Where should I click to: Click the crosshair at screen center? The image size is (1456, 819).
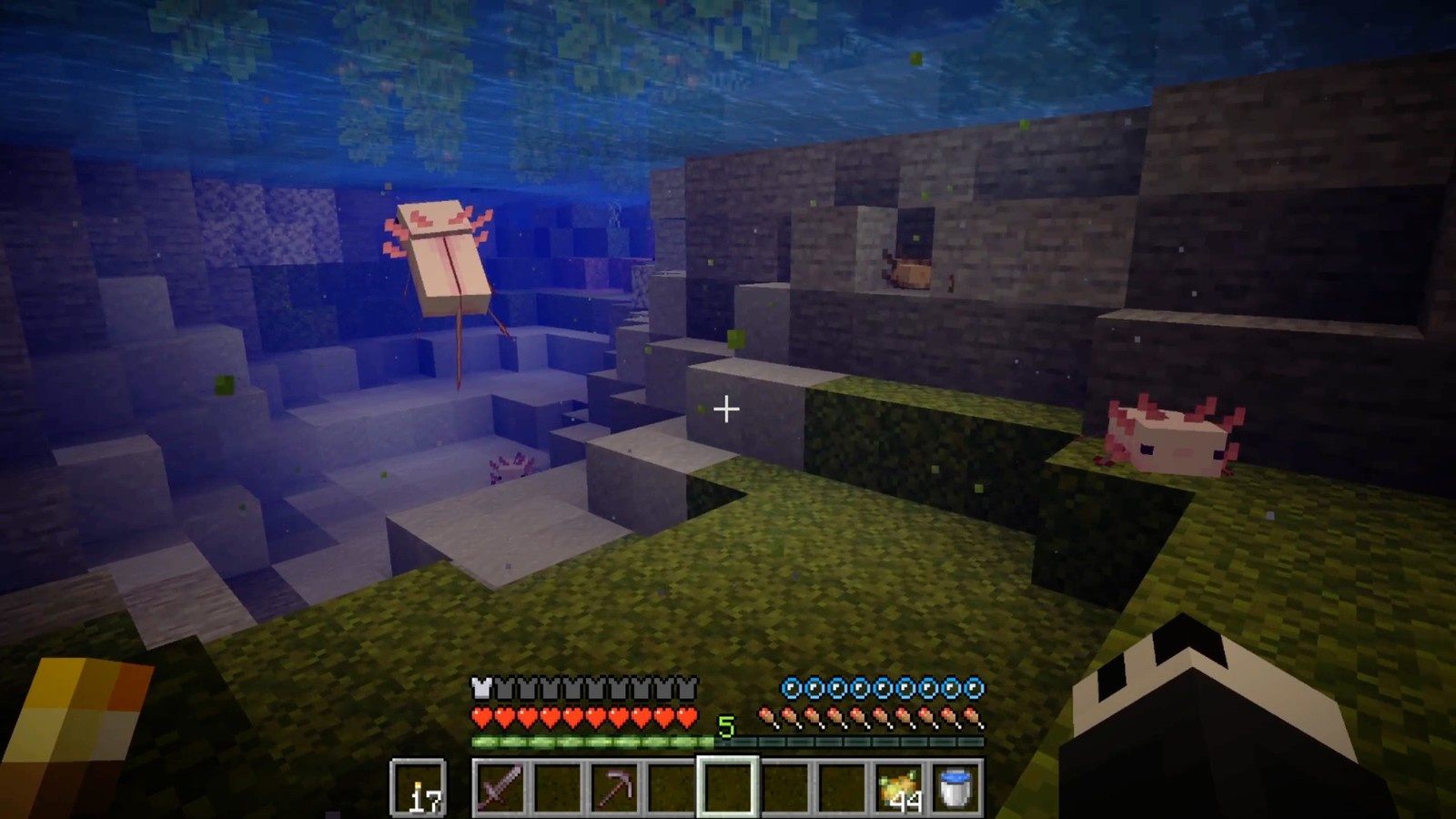[x=727, y=409]
